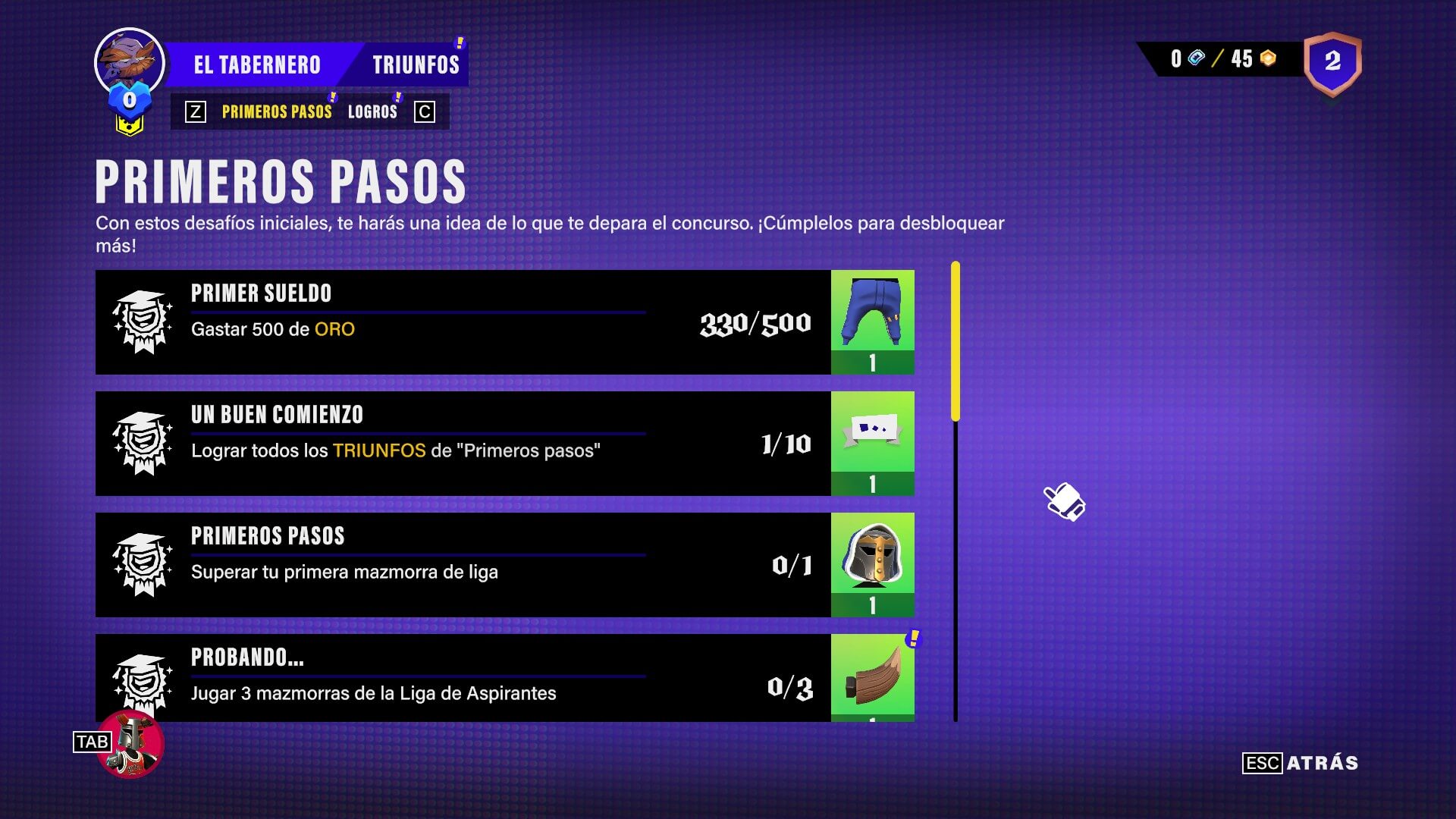Switch to the Logros sub-tab
This screenshot has height=819, width=1456.
click(372, 112)
